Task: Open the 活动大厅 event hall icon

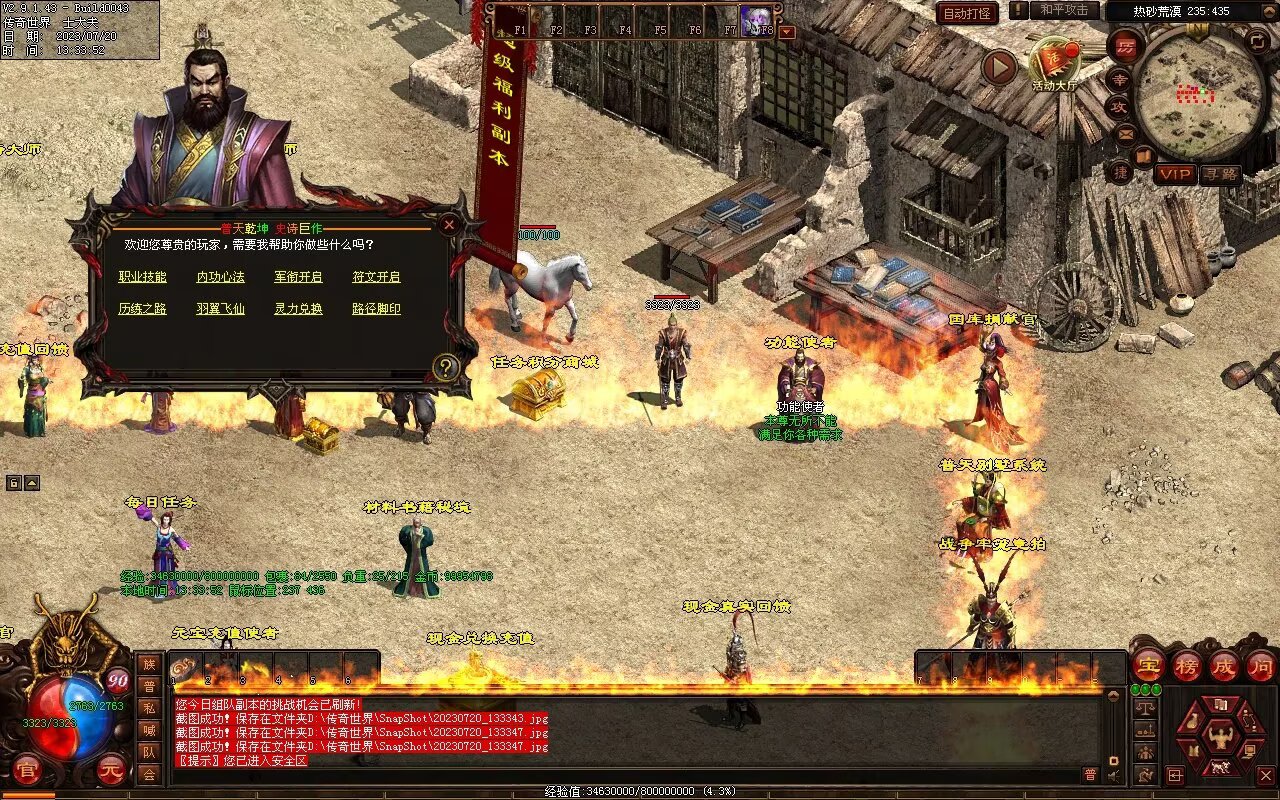Action: pyautogui.click(x=1056, y=65)
